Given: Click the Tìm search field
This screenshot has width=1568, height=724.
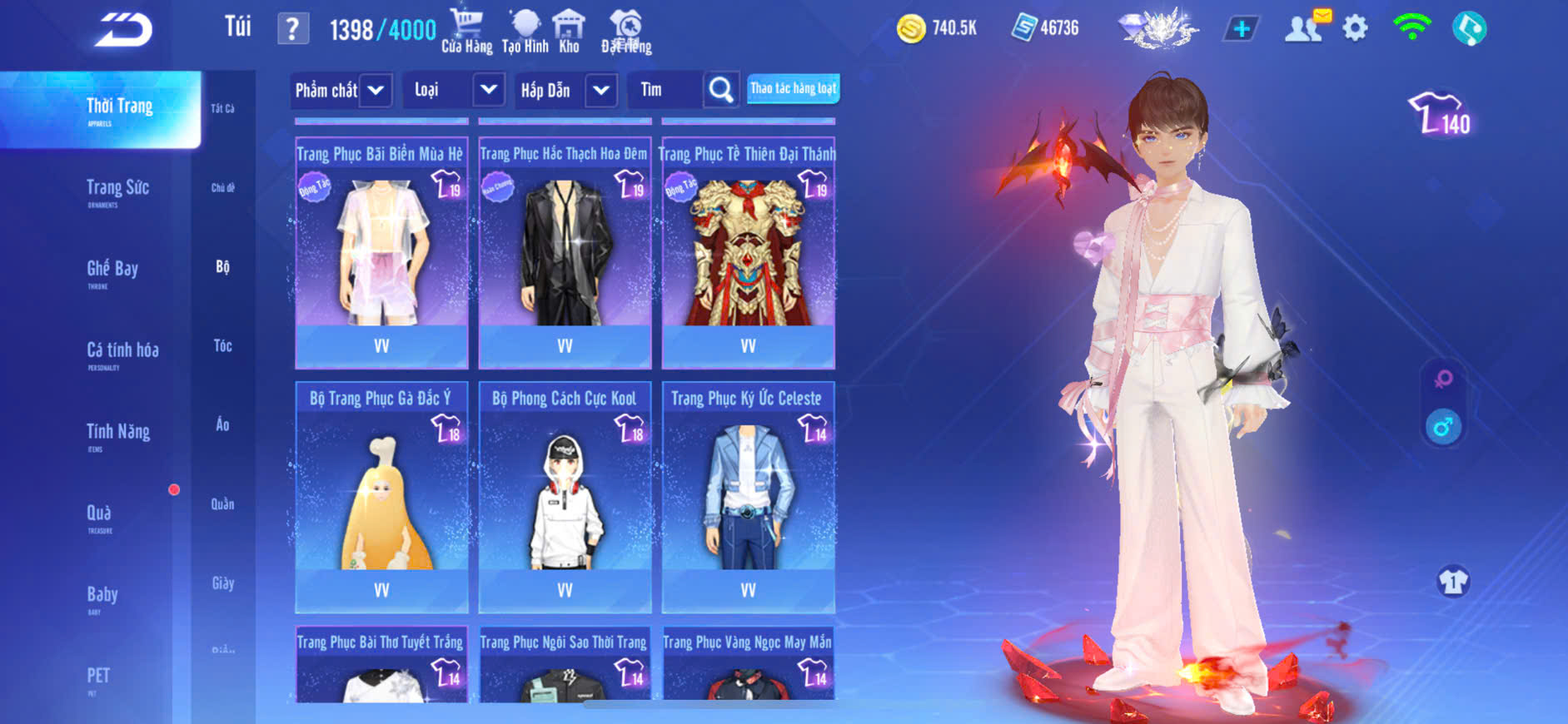Looking at the screenshot, I should pos(666,90).
